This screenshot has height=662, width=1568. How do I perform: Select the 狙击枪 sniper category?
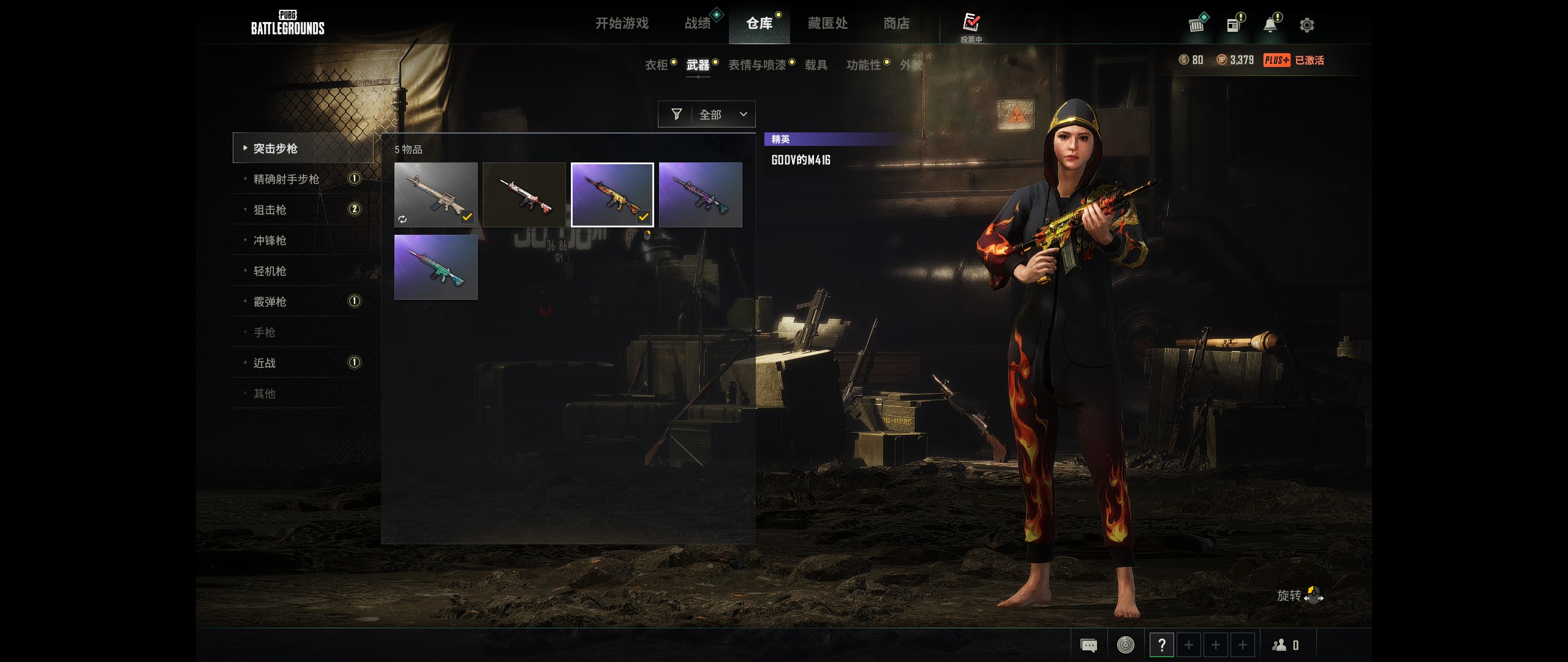click(270, 210)
